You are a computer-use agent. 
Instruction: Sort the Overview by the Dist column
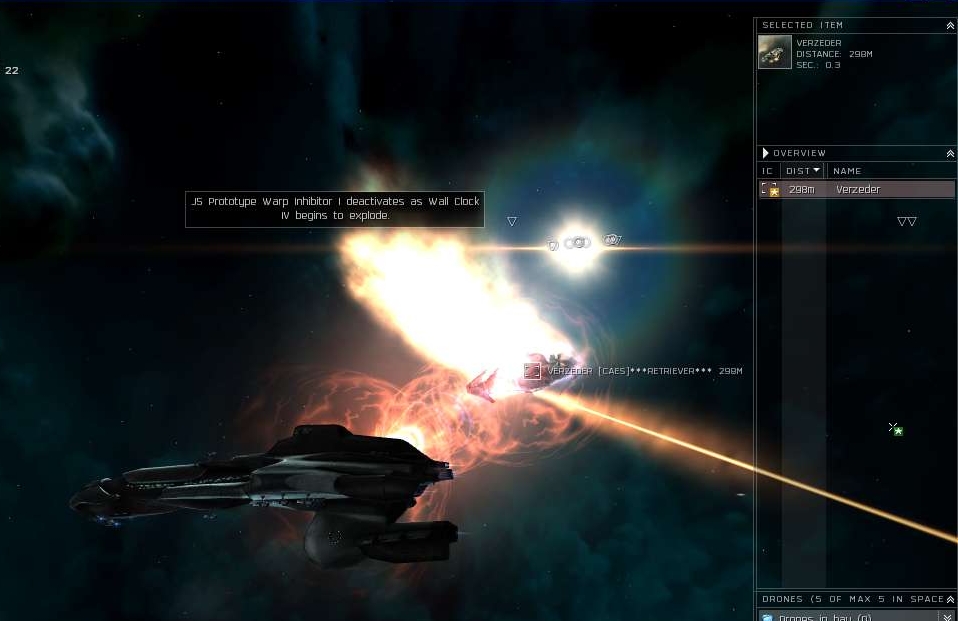click(802, 171)
